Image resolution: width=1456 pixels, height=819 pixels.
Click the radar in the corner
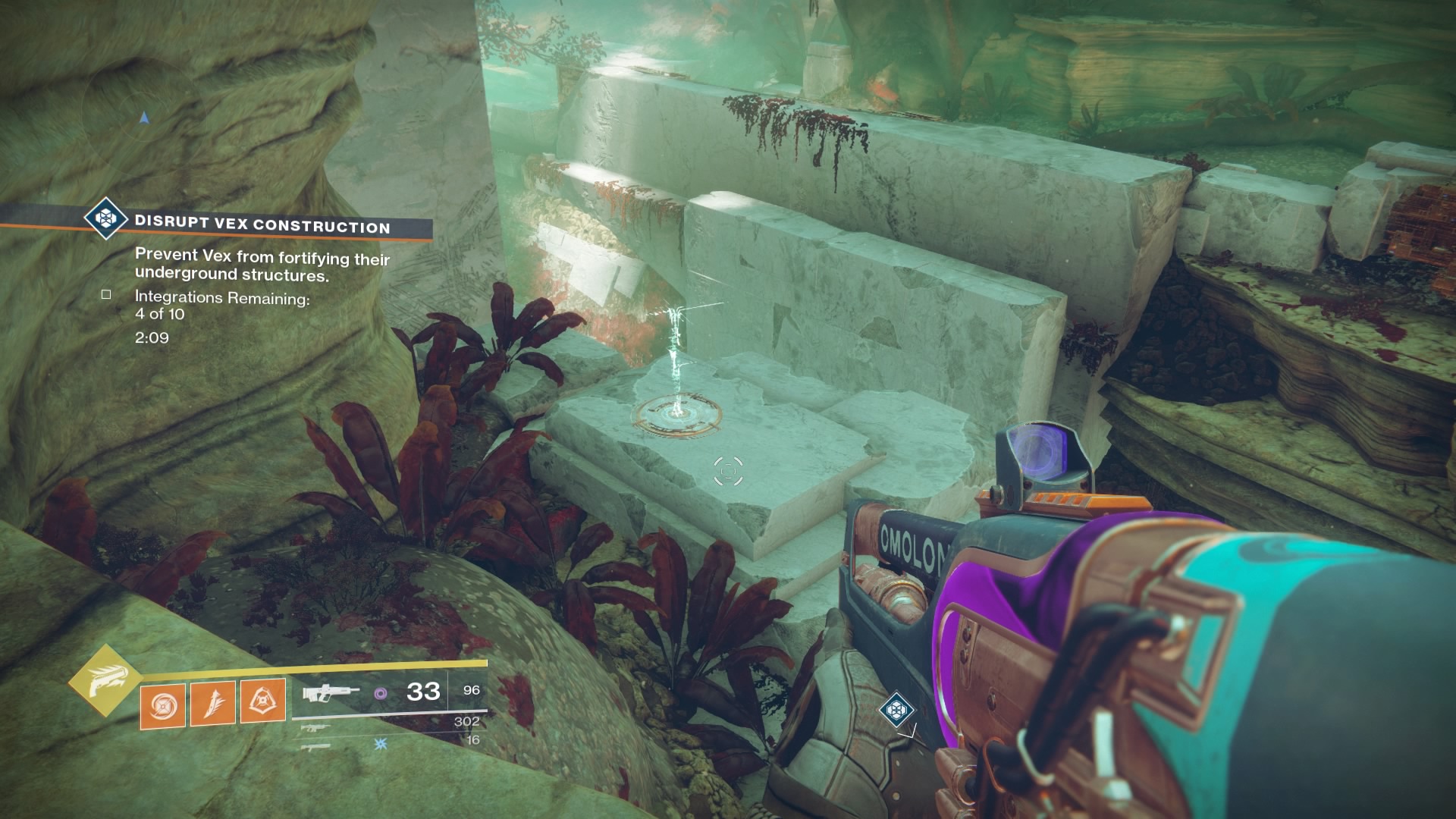[143, 118]
